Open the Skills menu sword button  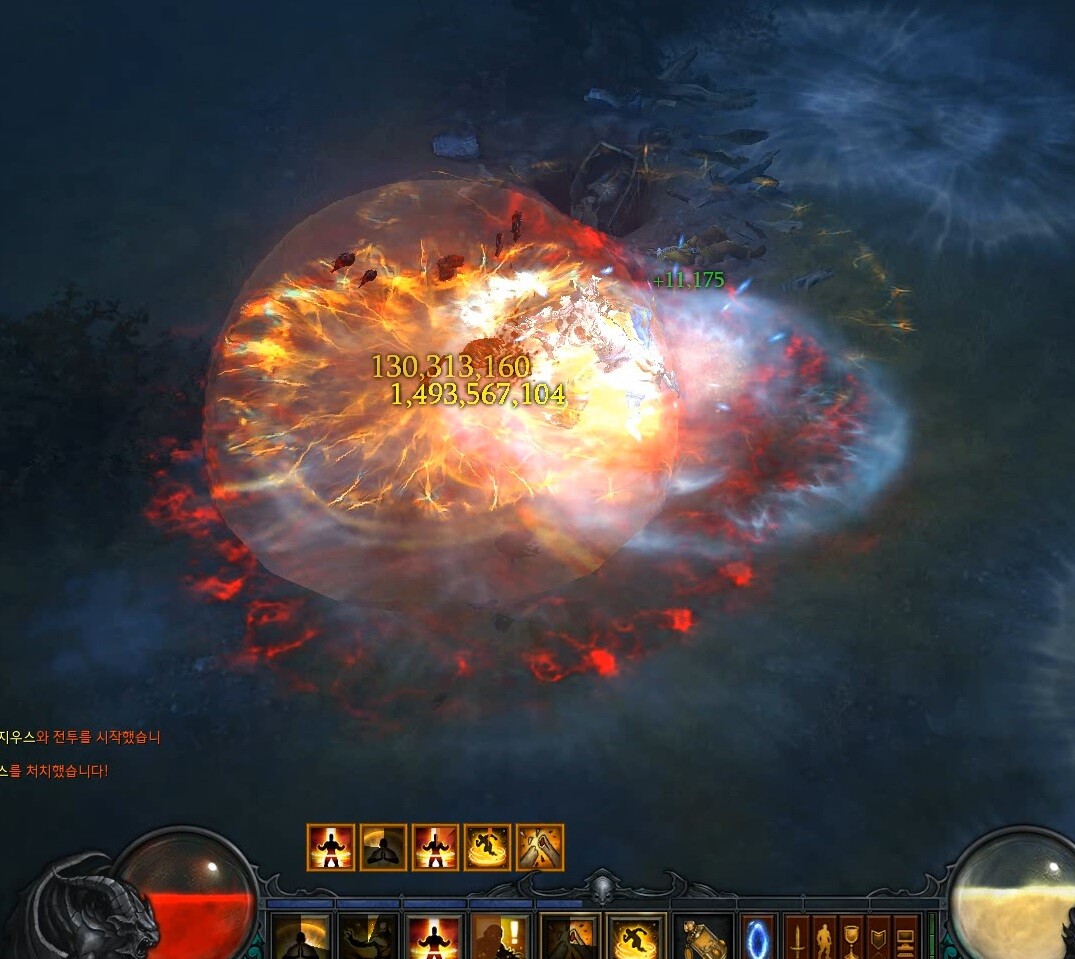pyautogui.click(x=797, y=938)
